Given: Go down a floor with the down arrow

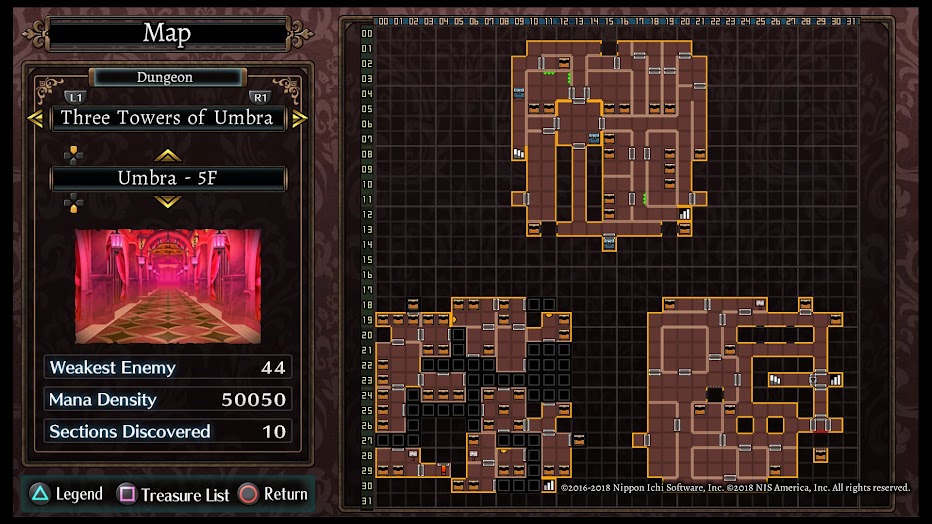Looking at the screenshot, I should click(167, 201).
